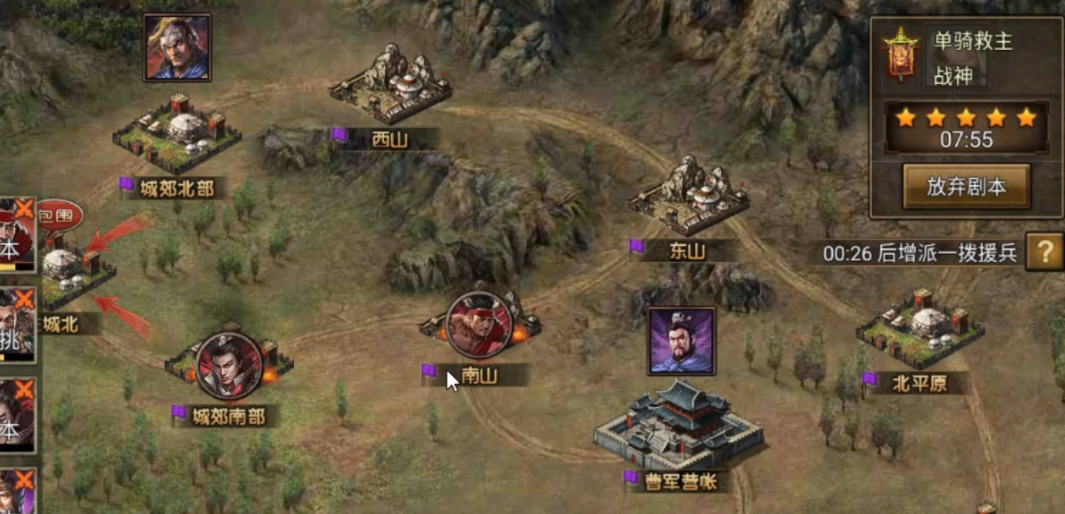
Task: Select the dark-haired hero token at 城郊南部
Action: [229, 366]
